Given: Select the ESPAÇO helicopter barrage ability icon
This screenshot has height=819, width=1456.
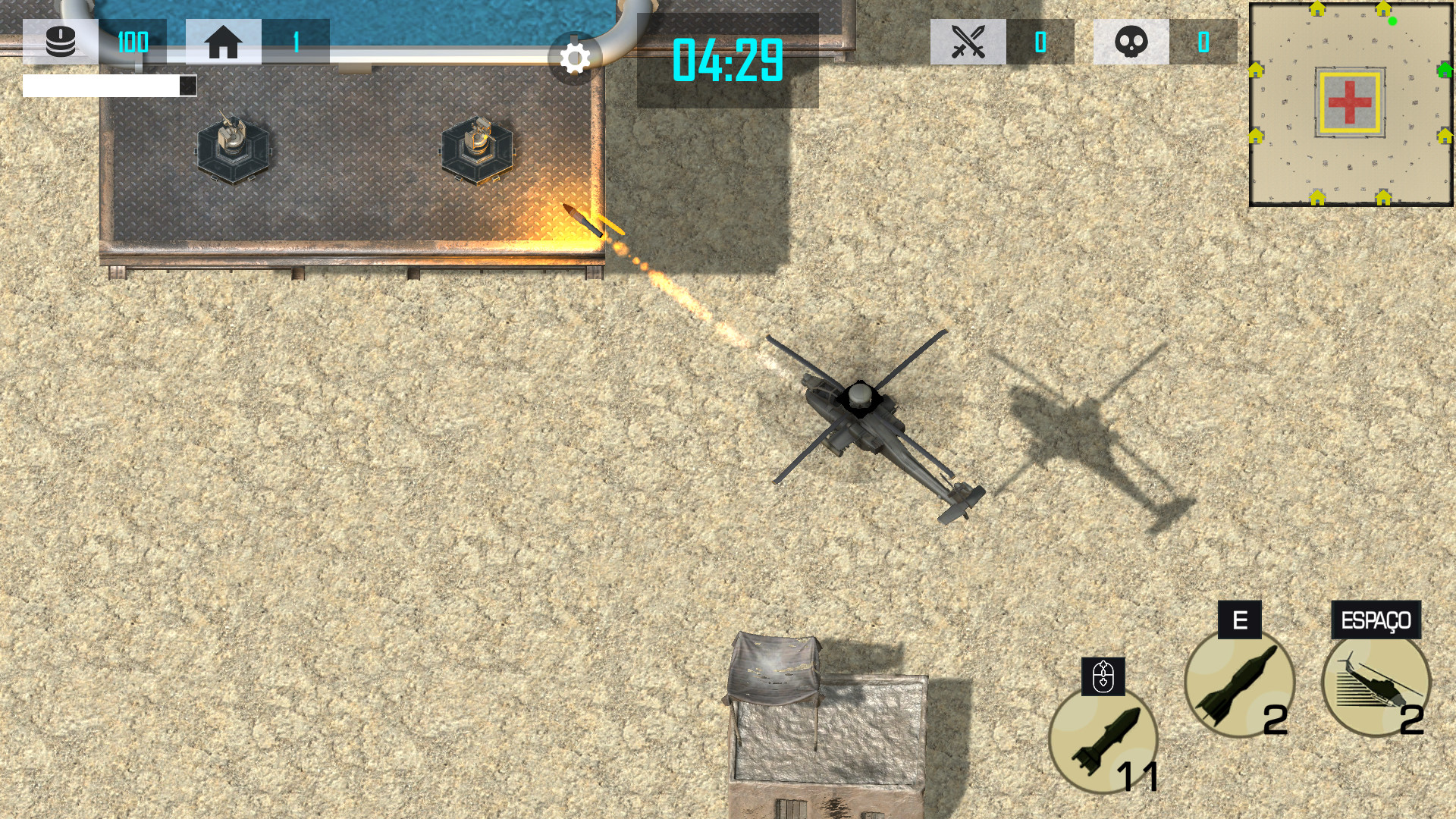Looking at the screenshot, I should [1376, 682].
